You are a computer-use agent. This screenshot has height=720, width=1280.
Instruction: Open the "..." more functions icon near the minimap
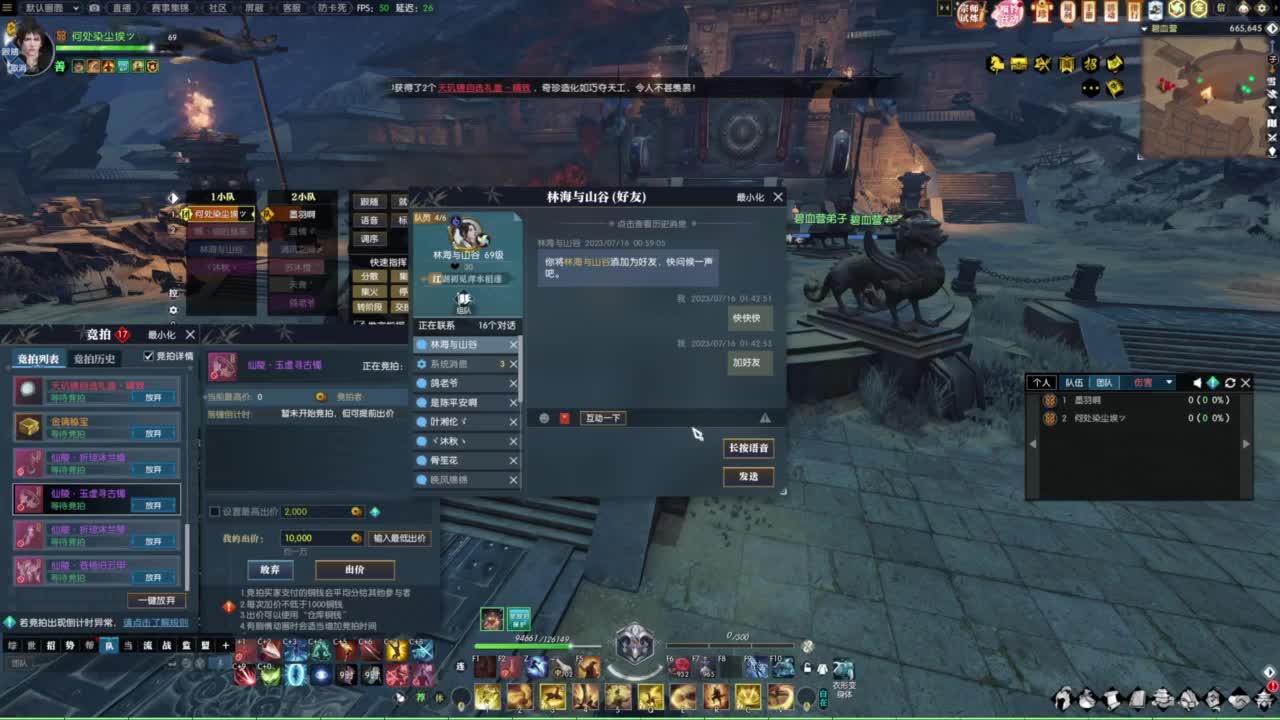[1090, 88]
